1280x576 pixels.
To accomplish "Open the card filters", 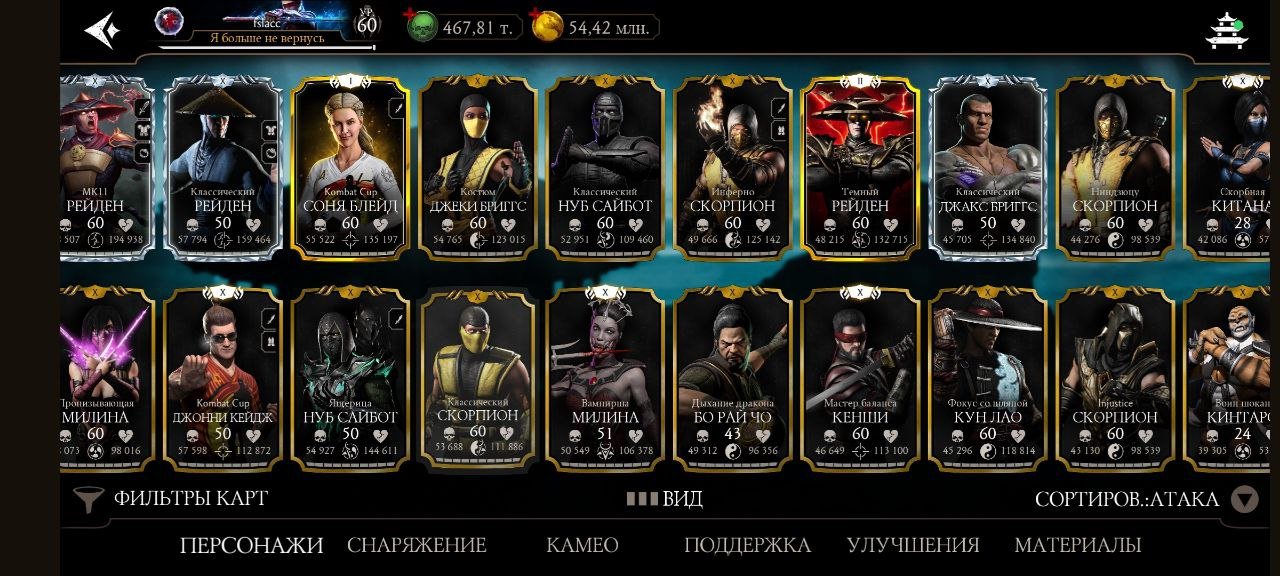I will (172, 498).
